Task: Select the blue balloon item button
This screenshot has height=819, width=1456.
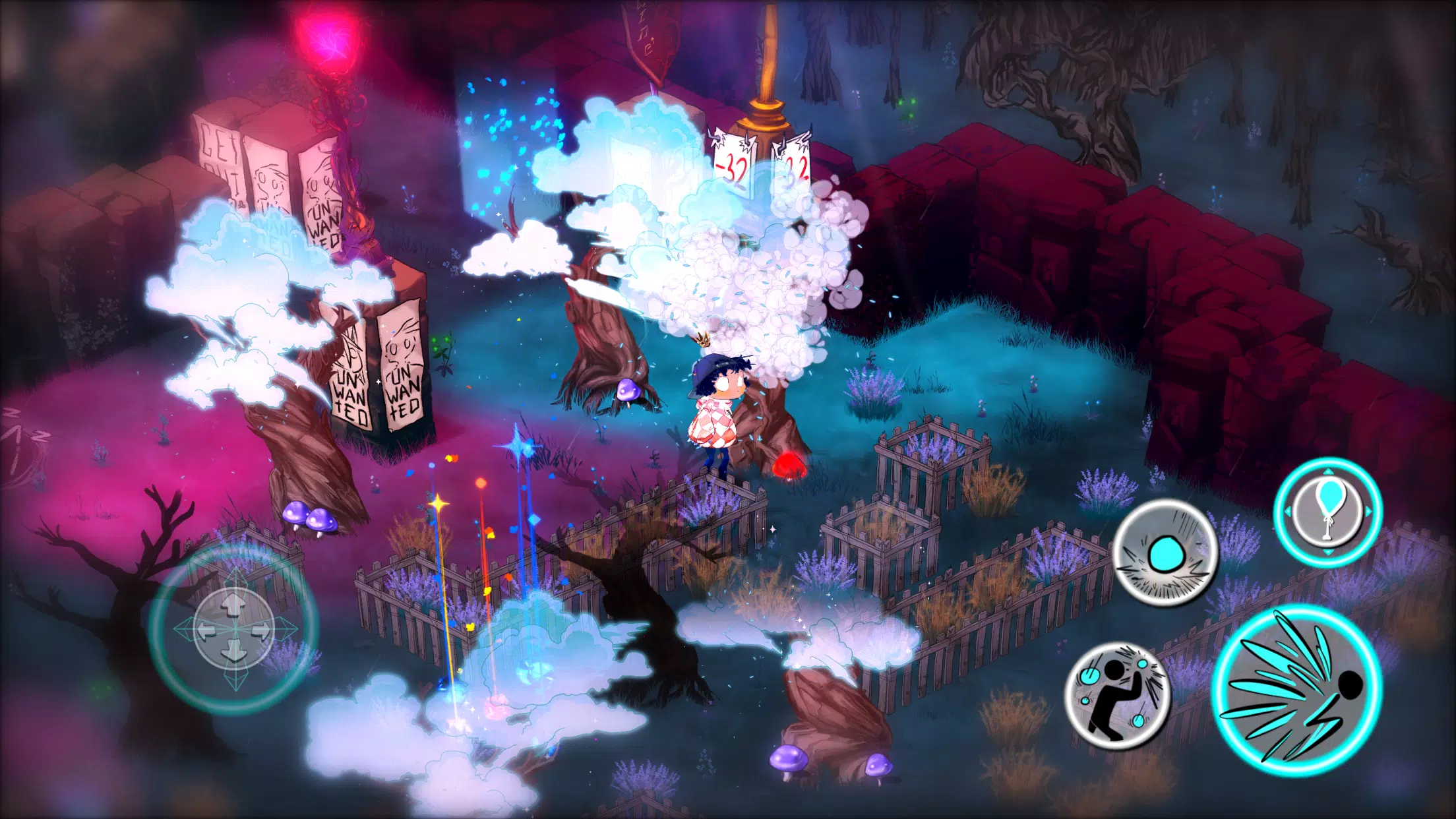Action: coord(1328,512)
